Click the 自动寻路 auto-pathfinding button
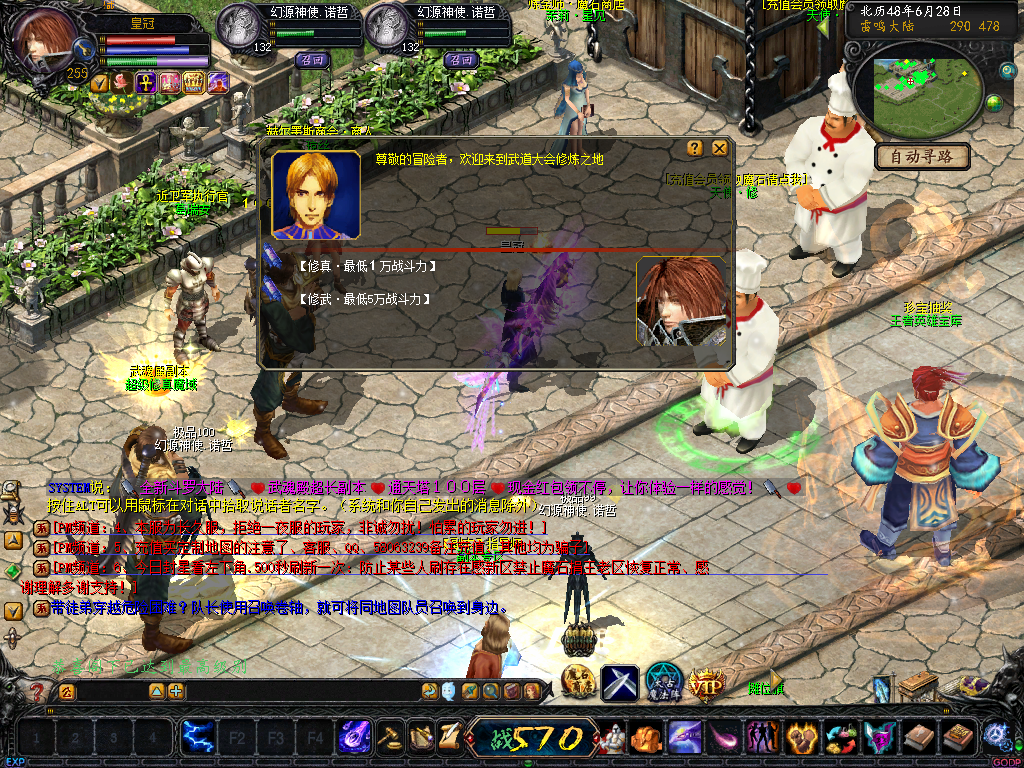The image size is (1024, 768). click(922, 157)
